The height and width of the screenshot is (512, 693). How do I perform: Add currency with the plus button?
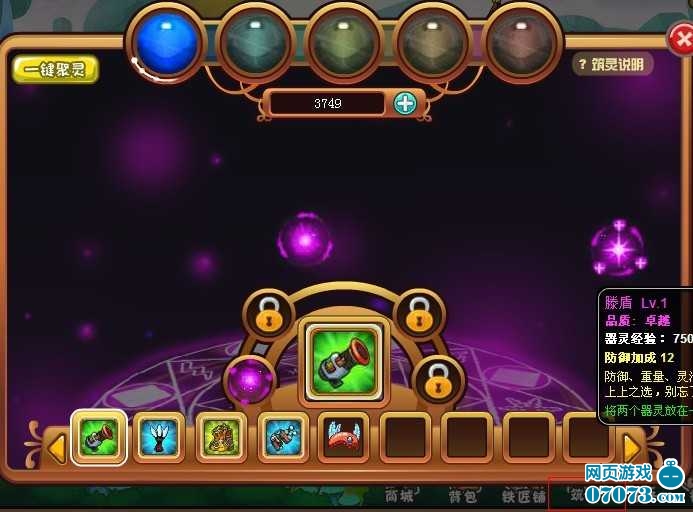[x=405, y=103]
